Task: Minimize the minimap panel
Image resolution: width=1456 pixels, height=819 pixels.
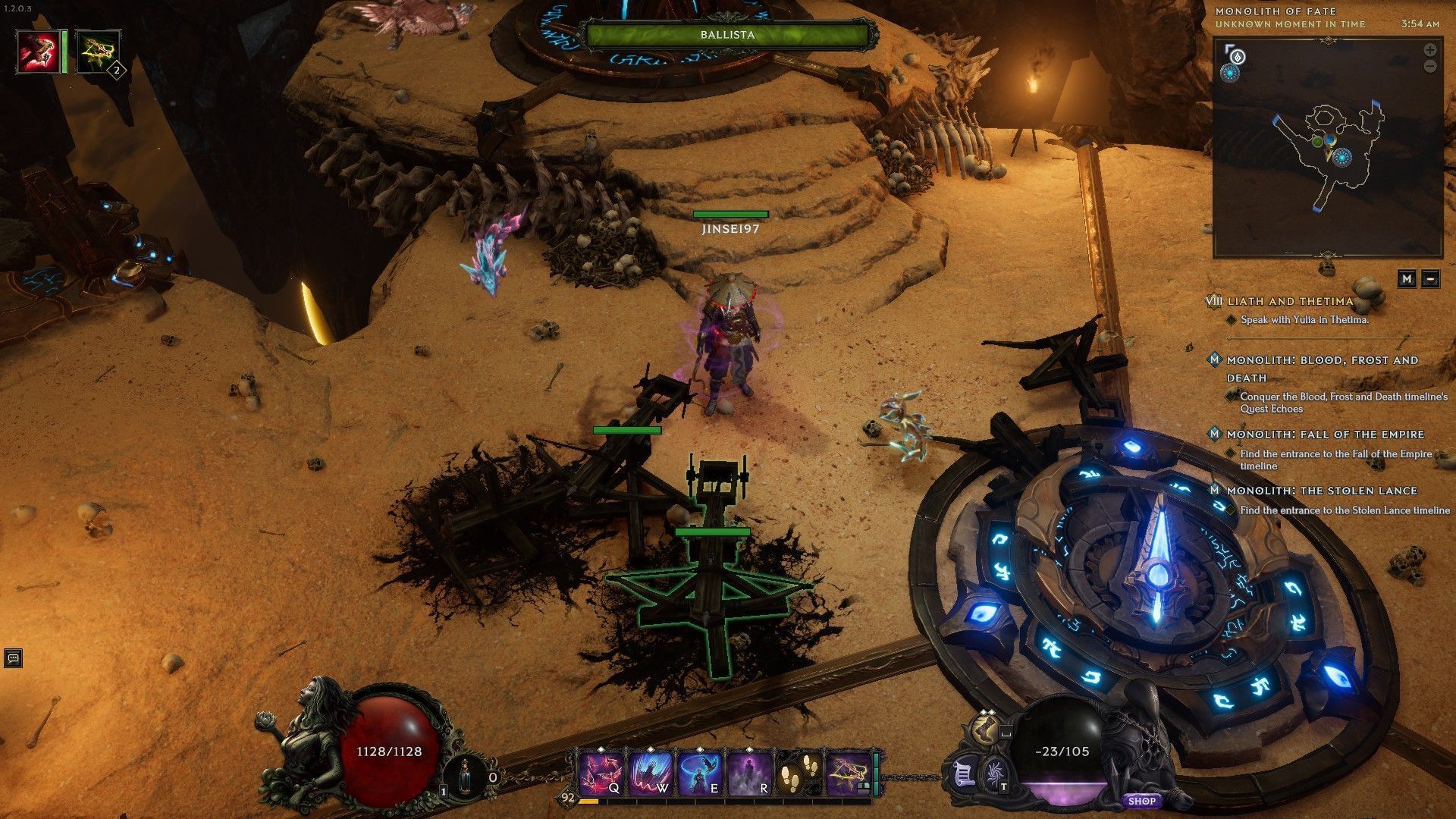Action: 1430,278
